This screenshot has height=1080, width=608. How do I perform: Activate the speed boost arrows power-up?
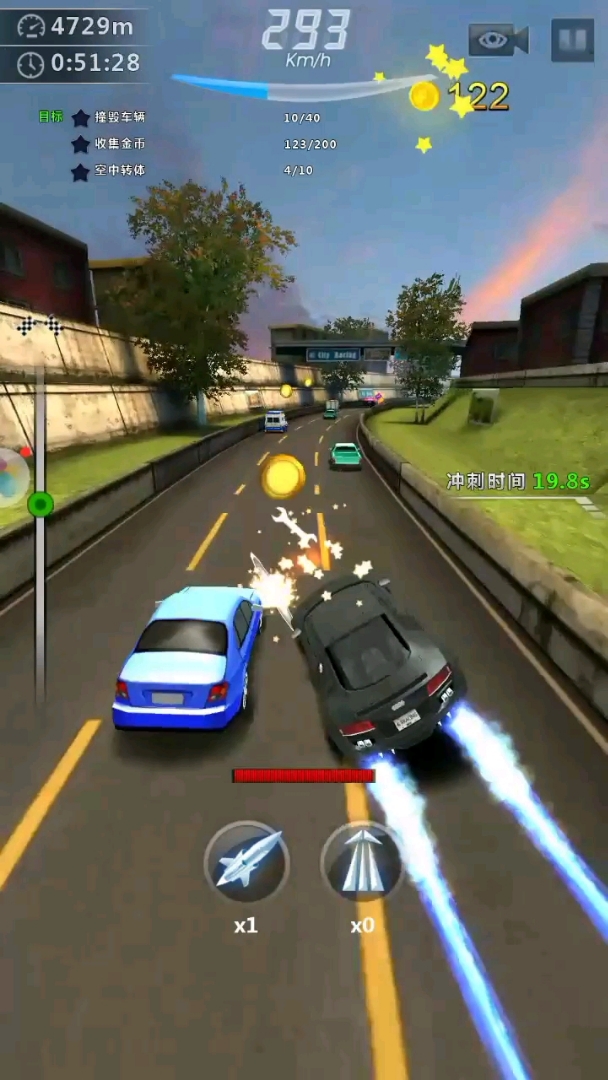pos(362,863)
